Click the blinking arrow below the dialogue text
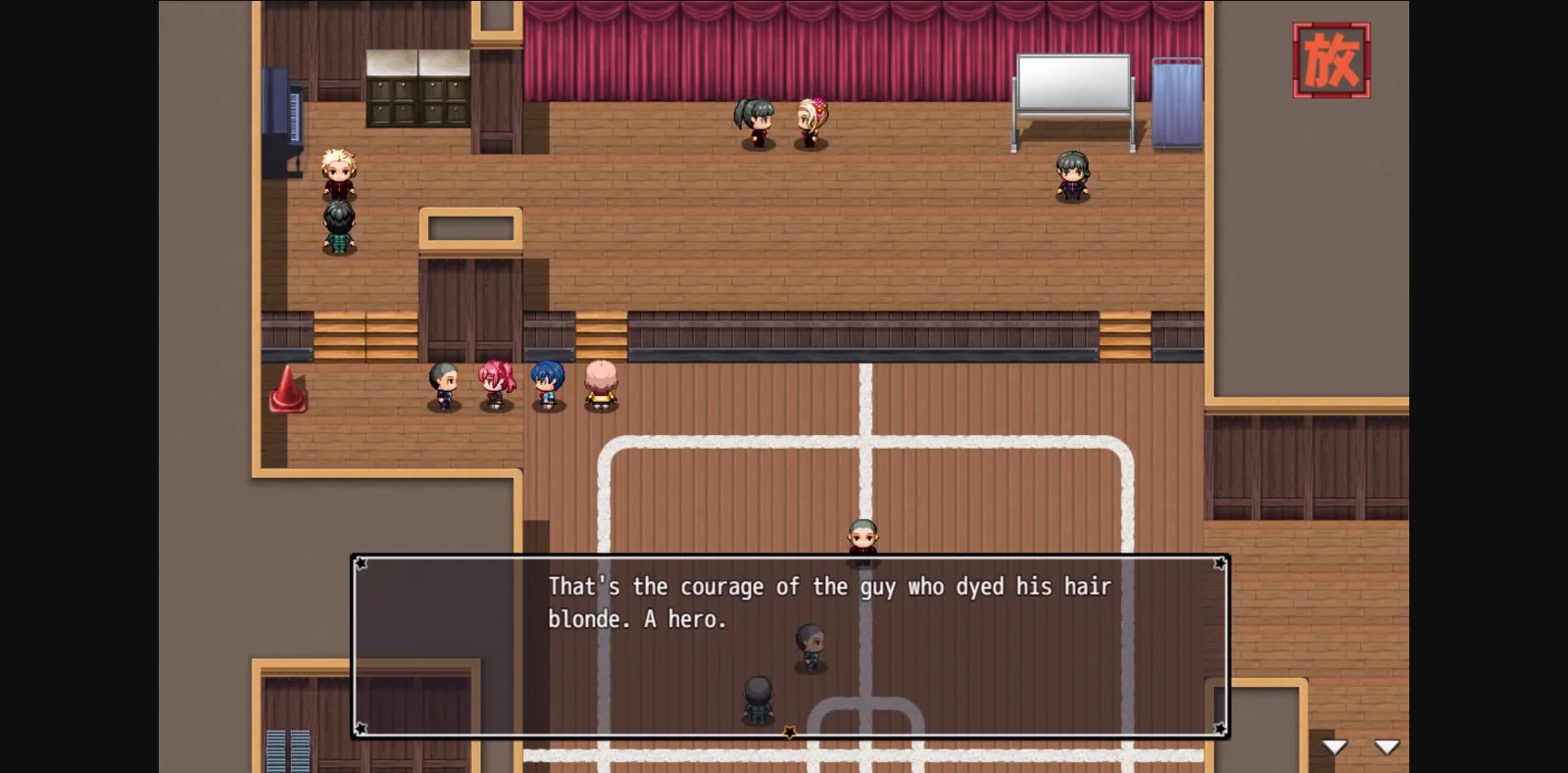This screenshot has width=1568, height=773. click(790, 731)
